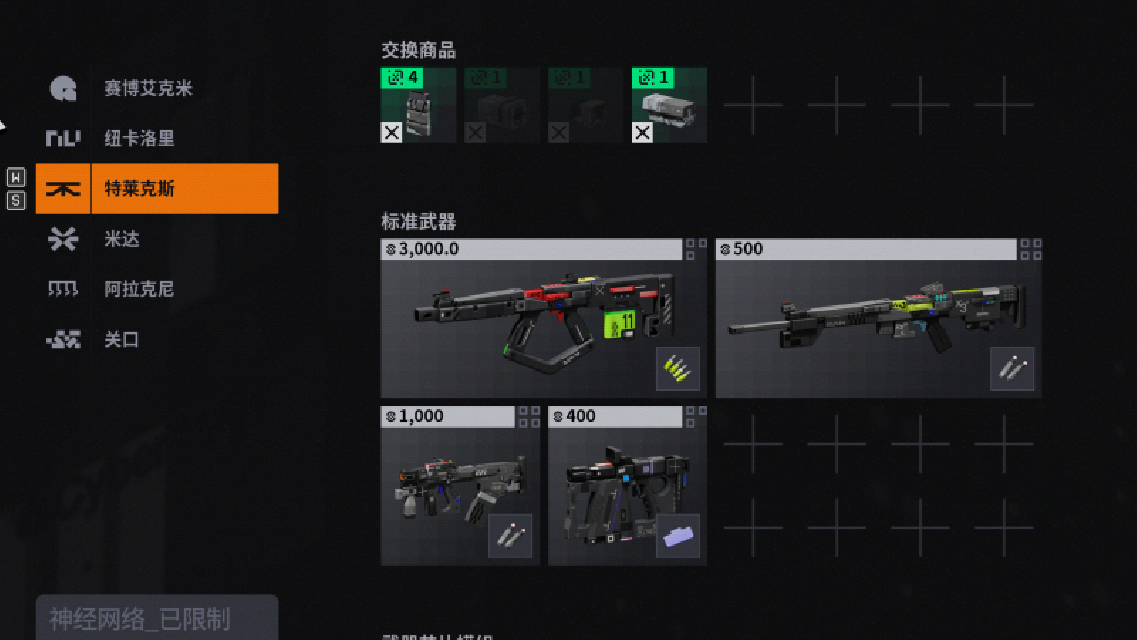
Task: Open the 神经网络_已限制 panel
Action: 156,619
